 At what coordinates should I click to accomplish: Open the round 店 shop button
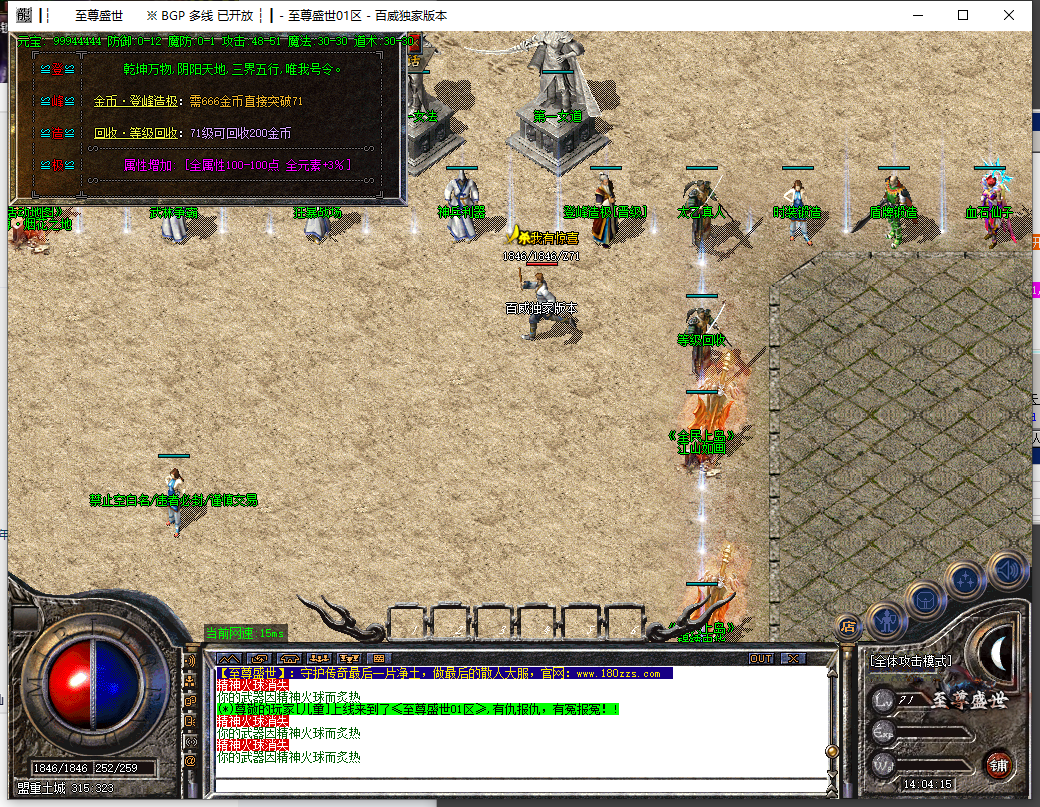(x=848, y=627)
